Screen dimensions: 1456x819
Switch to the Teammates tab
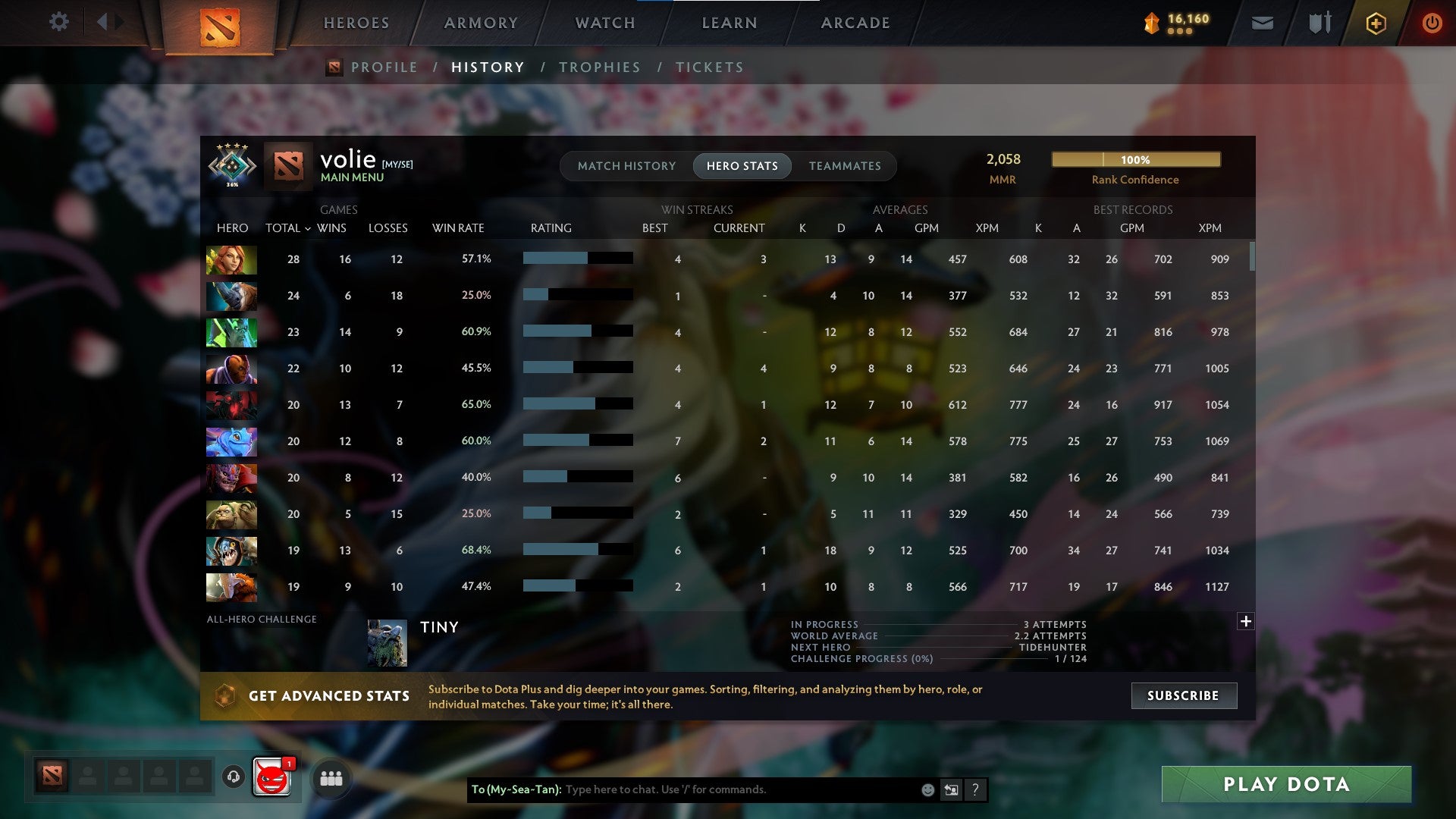pyautogui.click(x=845, y=165)
